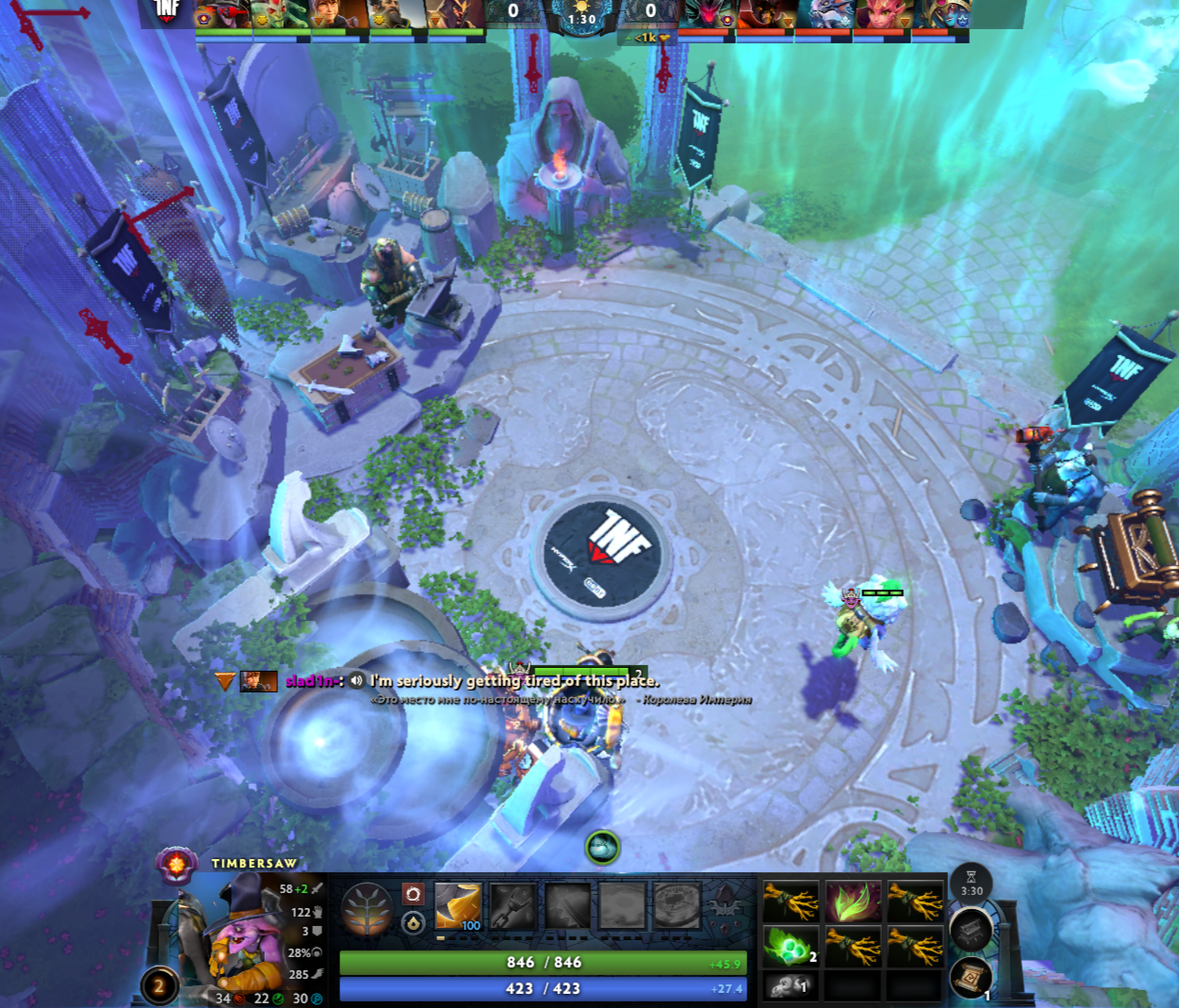Select the bearded allied hero portrait
Viewport: 1179px width, 1008px height.
(x=398, y=14)
